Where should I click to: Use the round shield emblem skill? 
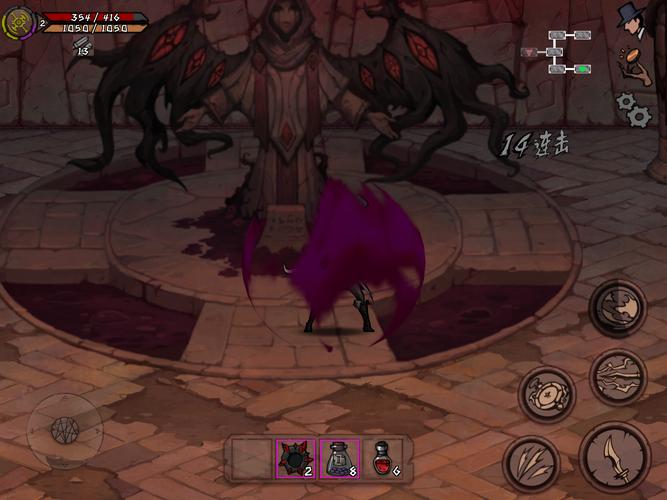[547, 393]
